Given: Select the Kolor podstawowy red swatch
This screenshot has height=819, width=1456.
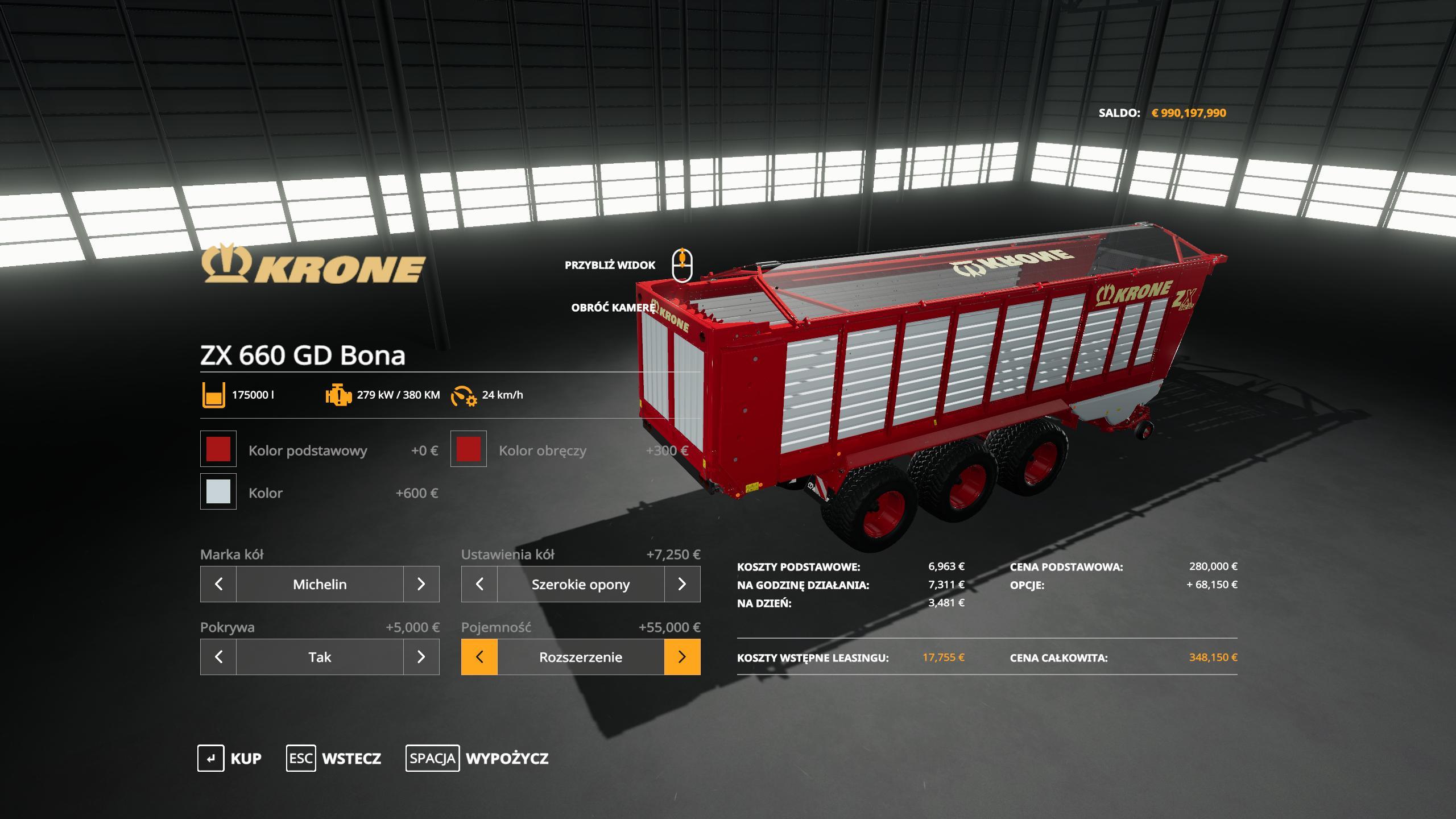Looking at the screenshot, I should point(218,449).
